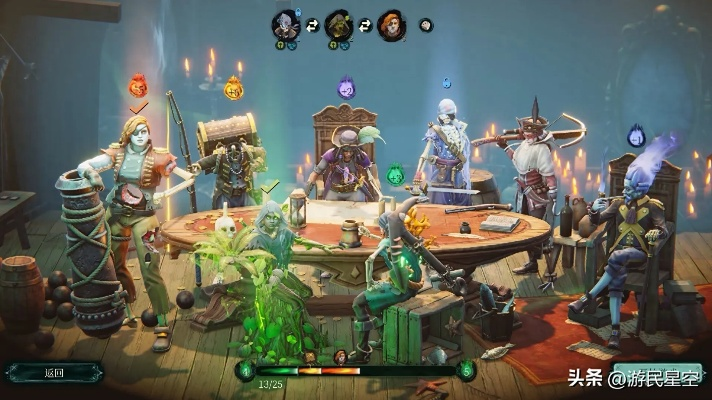Click the 返回 back button
This screenshot has height=400, width=712.
click(x=53, y=373)
